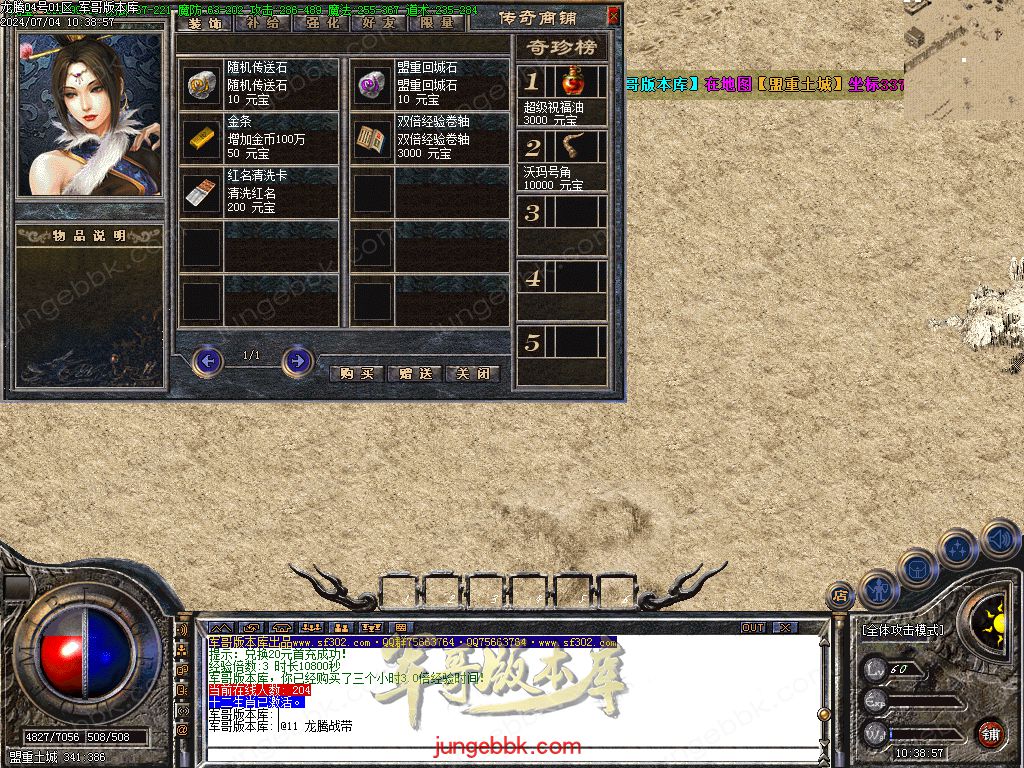The height and width of the screenshot is (768, 1024).
Task: Click the 关闭 close button
Action: (x=472, y=374)
